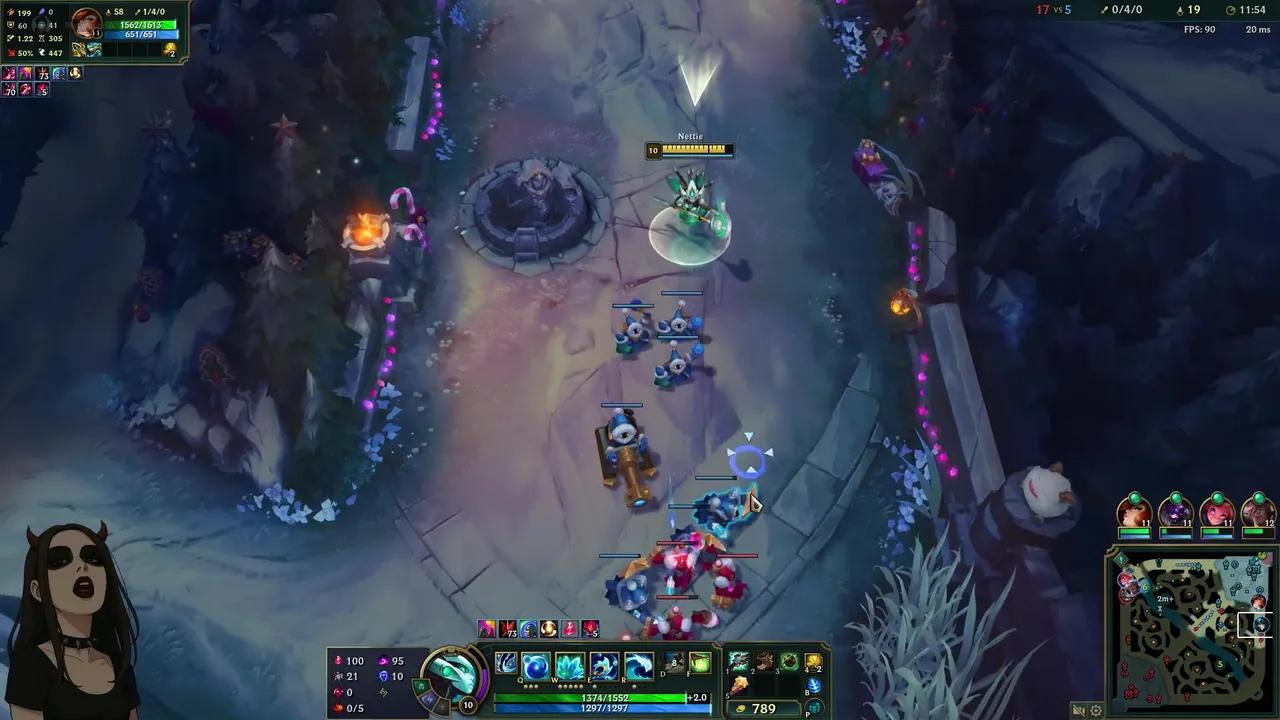The width and height of the screenshot is (1280, 720).
Task: Toggle the camera lock icon beside the minimap
Action: [1080, 708]
